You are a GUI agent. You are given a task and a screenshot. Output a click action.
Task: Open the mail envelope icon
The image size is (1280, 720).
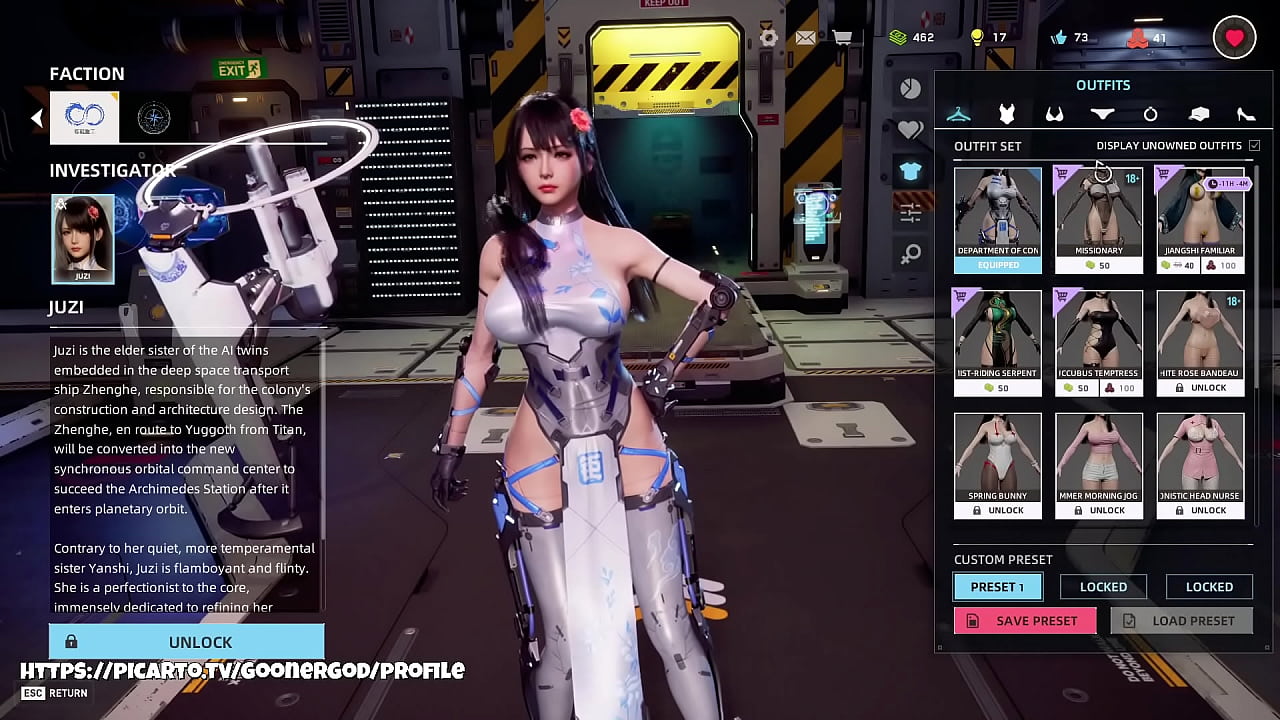(805, 38)
